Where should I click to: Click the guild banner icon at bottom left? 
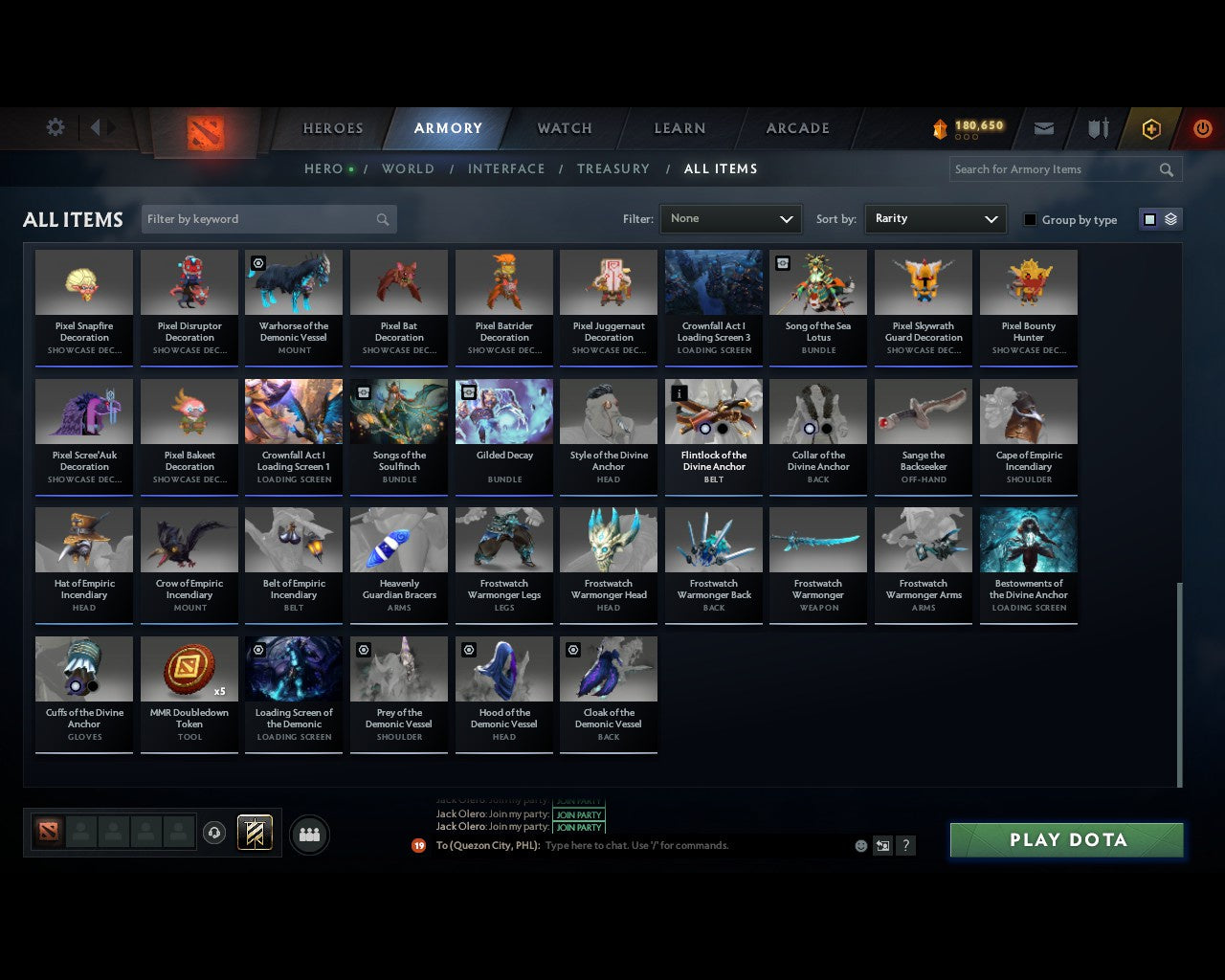point(255,833)
